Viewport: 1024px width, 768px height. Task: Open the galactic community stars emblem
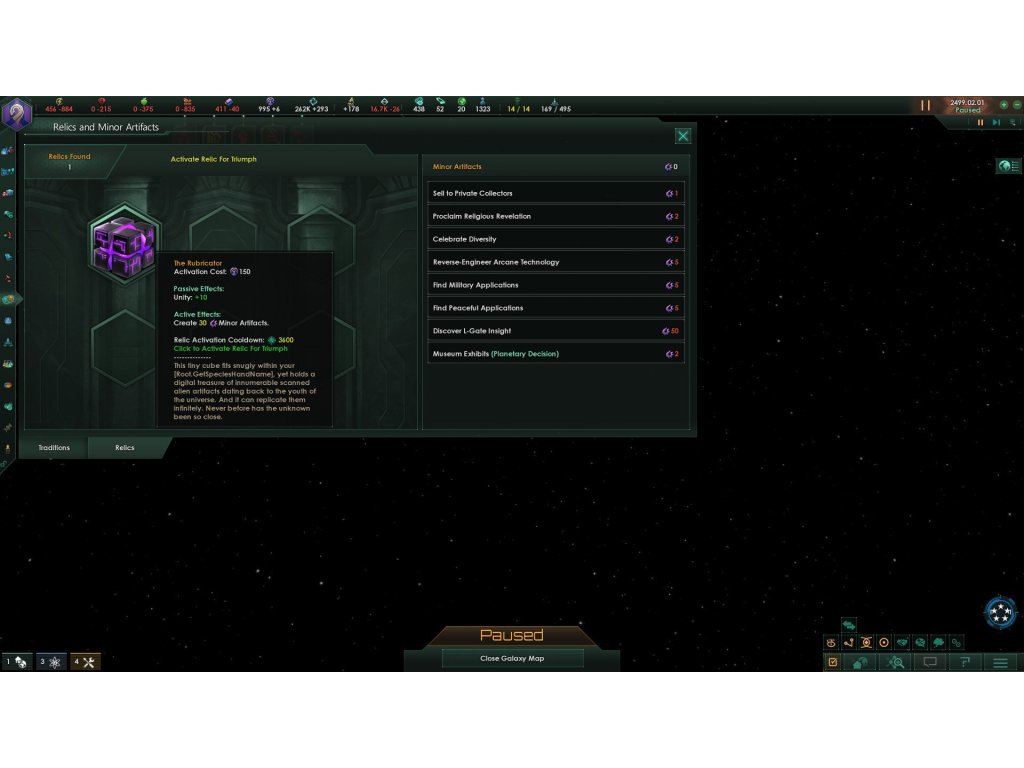tap(999, 612)
